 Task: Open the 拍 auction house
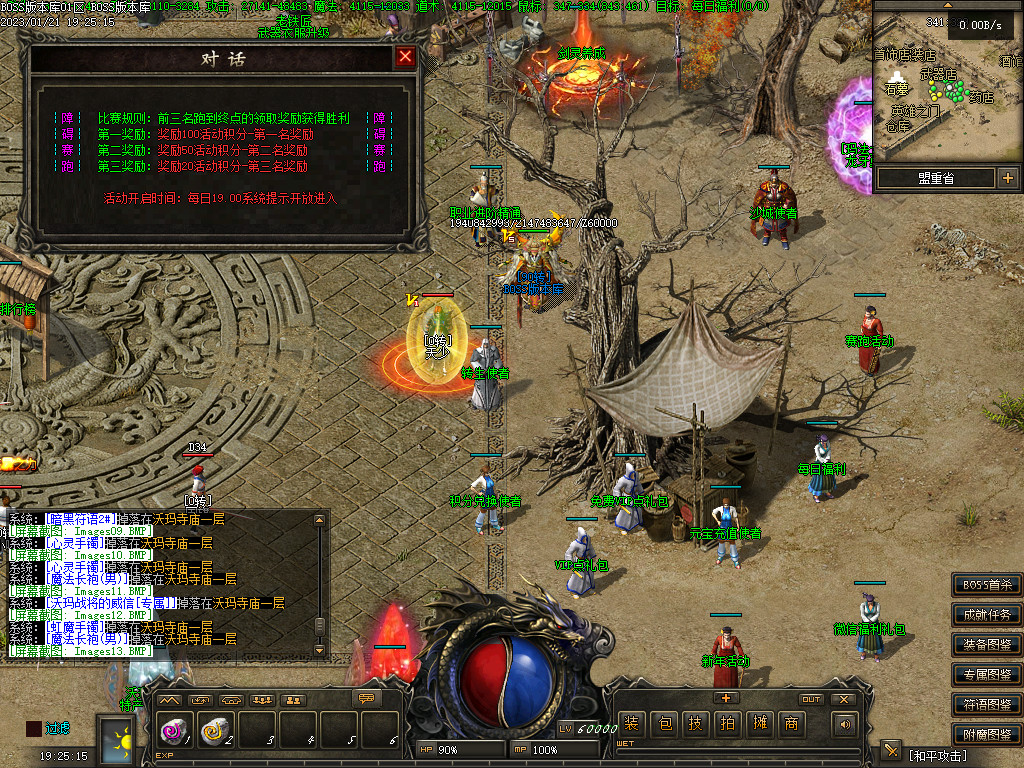[x=728, y=724]
